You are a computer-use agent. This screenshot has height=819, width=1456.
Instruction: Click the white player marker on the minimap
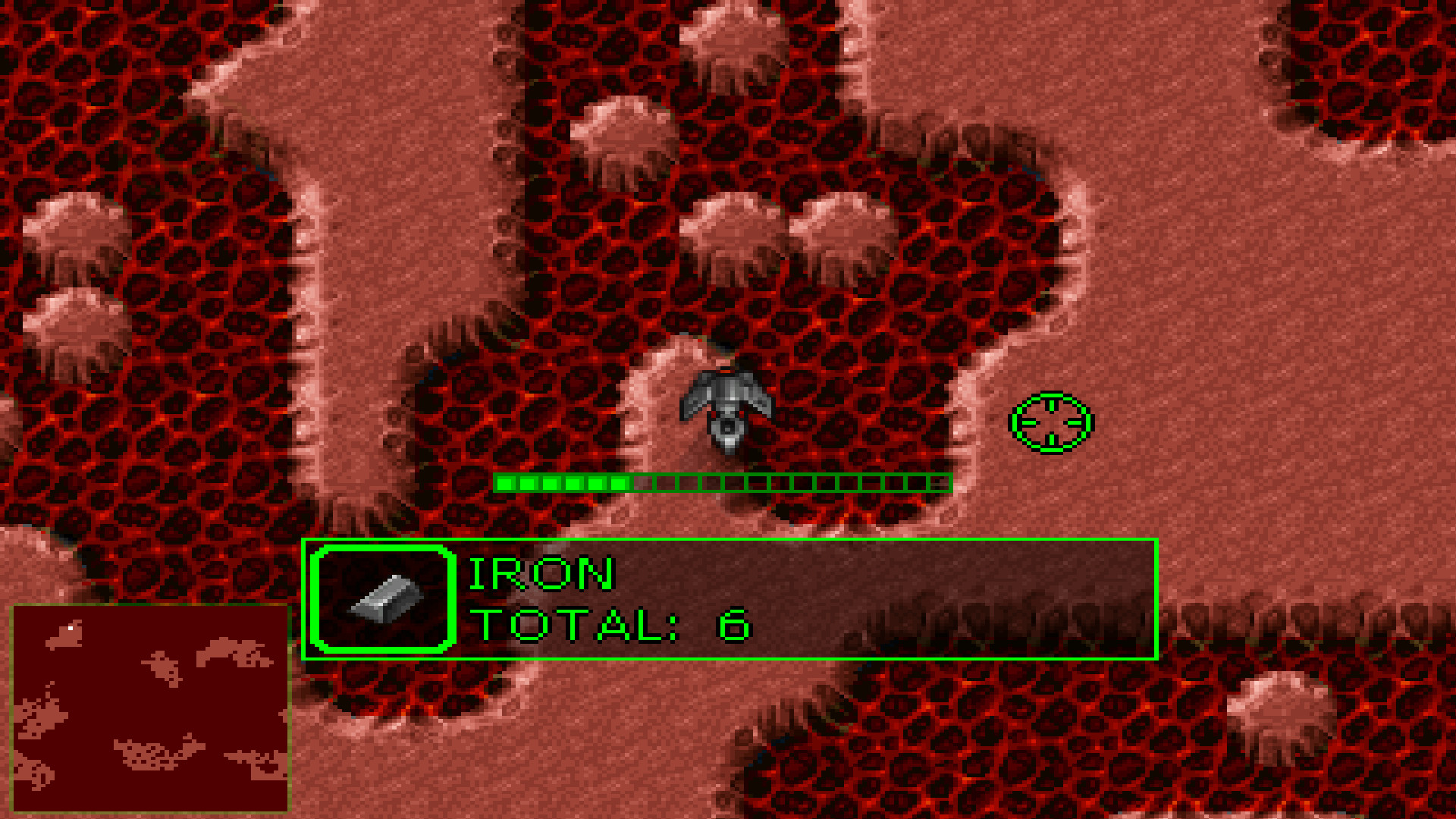coord(71,627)
